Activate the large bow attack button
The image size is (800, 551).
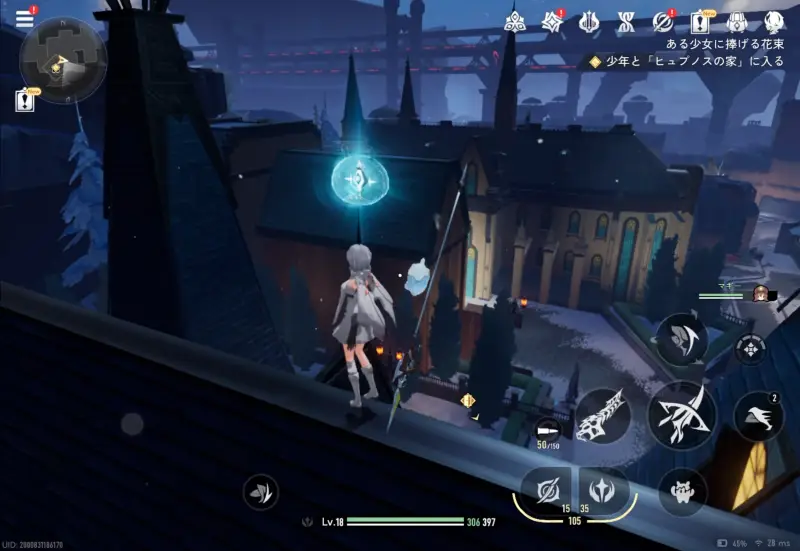(x=679, y=413)
